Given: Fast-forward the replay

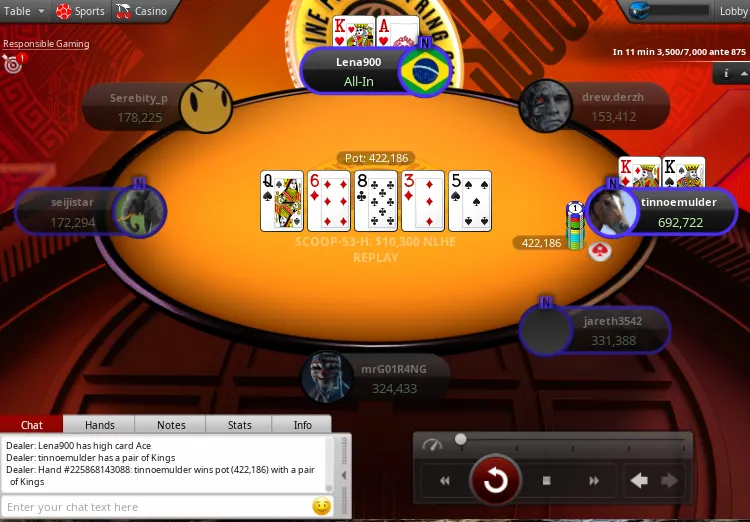Looking at the screenshot, I should click(594, 481).
